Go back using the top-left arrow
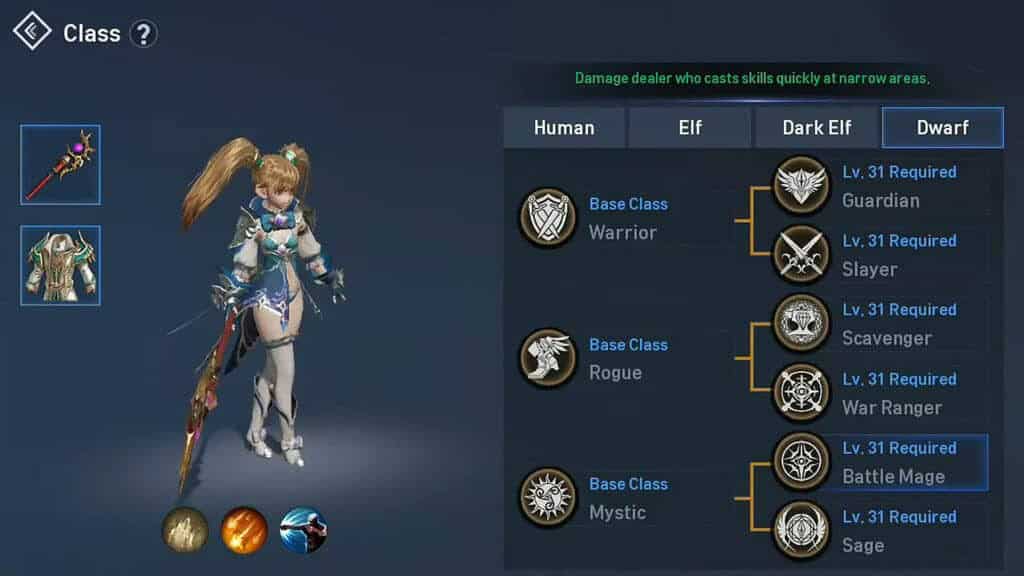The image size is (1024, 576). 32,32
